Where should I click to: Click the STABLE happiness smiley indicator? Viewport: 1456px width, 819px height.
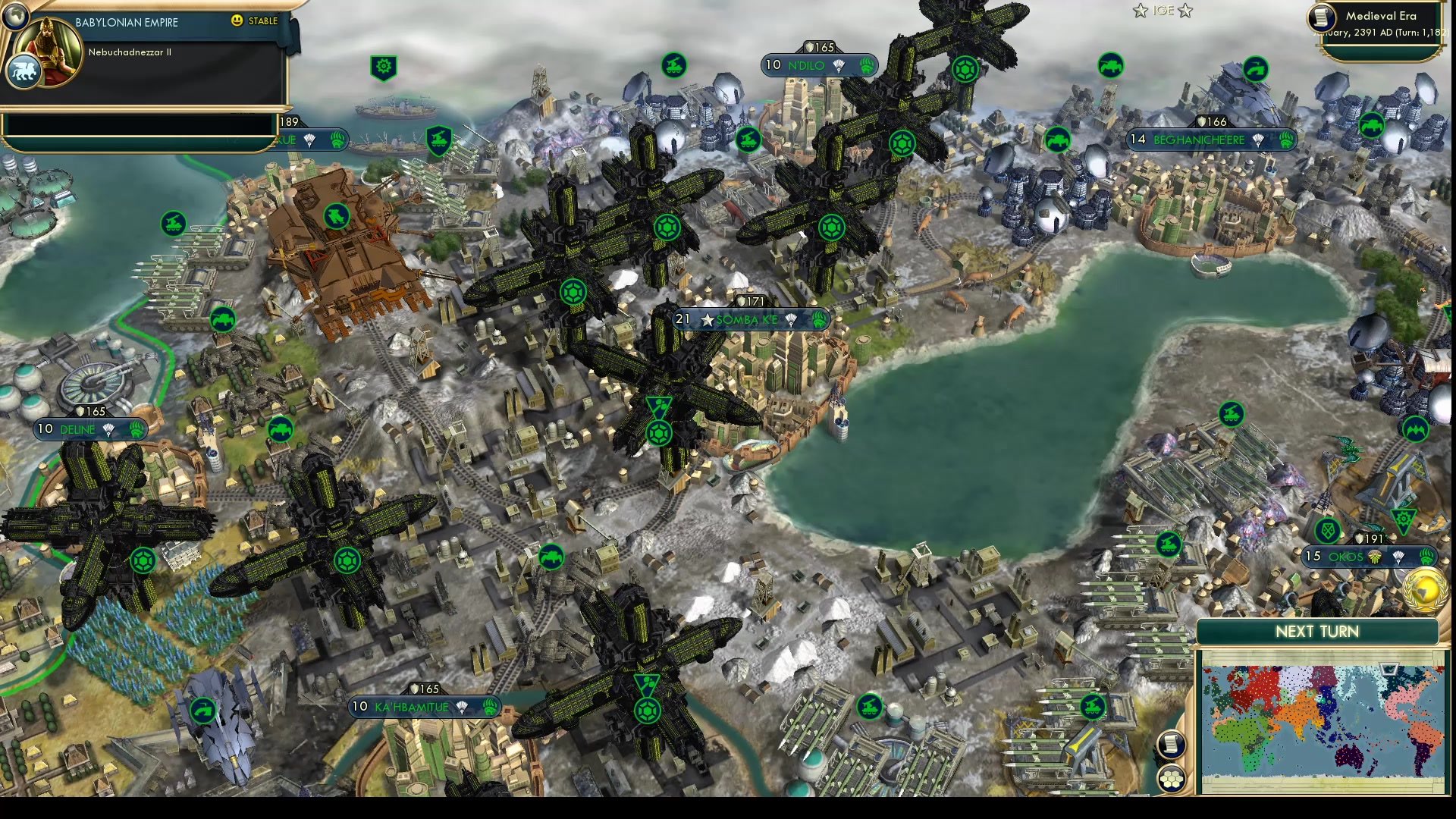tap(238, 21)
